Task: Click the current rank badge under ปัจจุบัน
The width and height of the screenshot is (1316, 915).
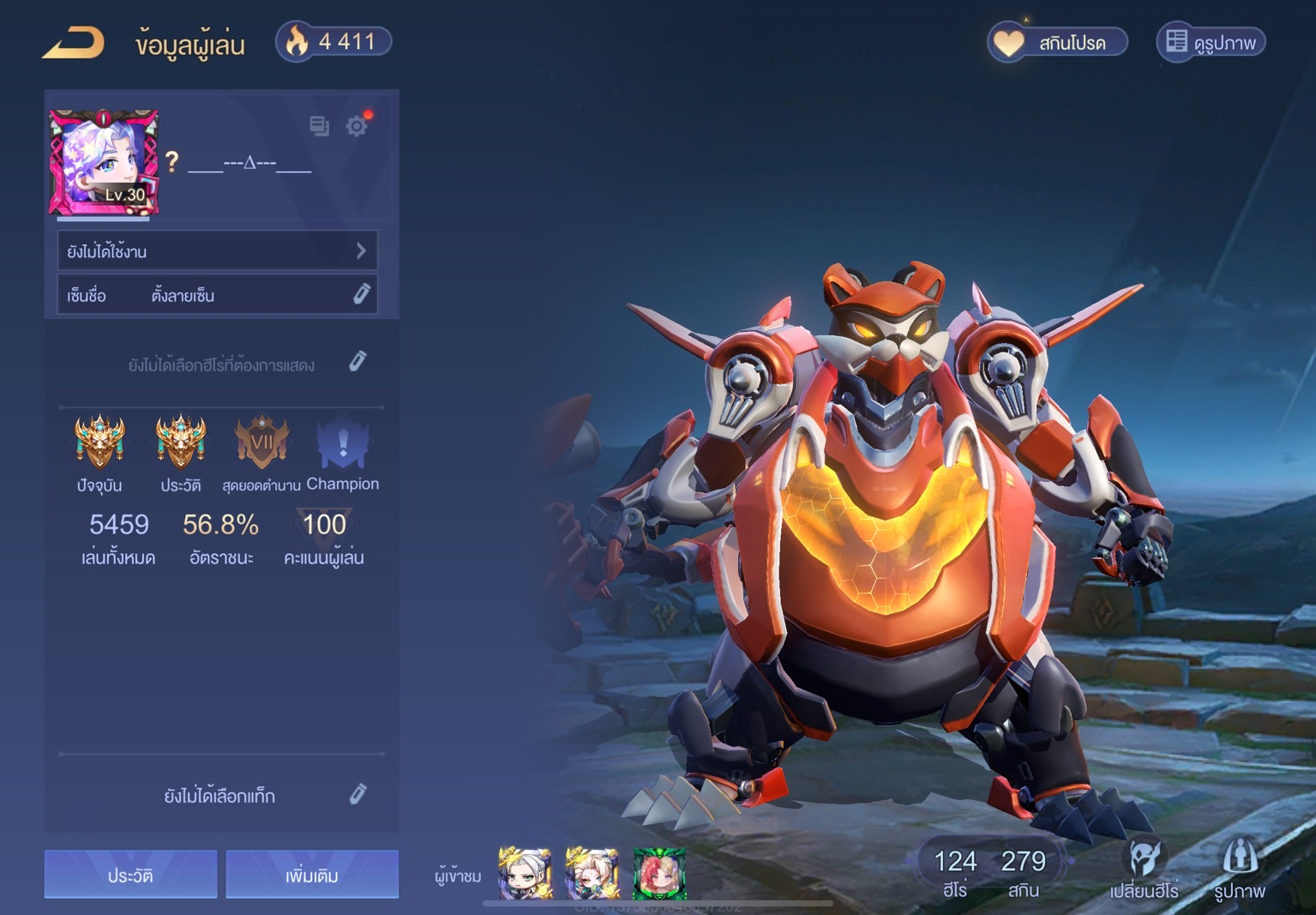Action: click(x=100, y=441)
